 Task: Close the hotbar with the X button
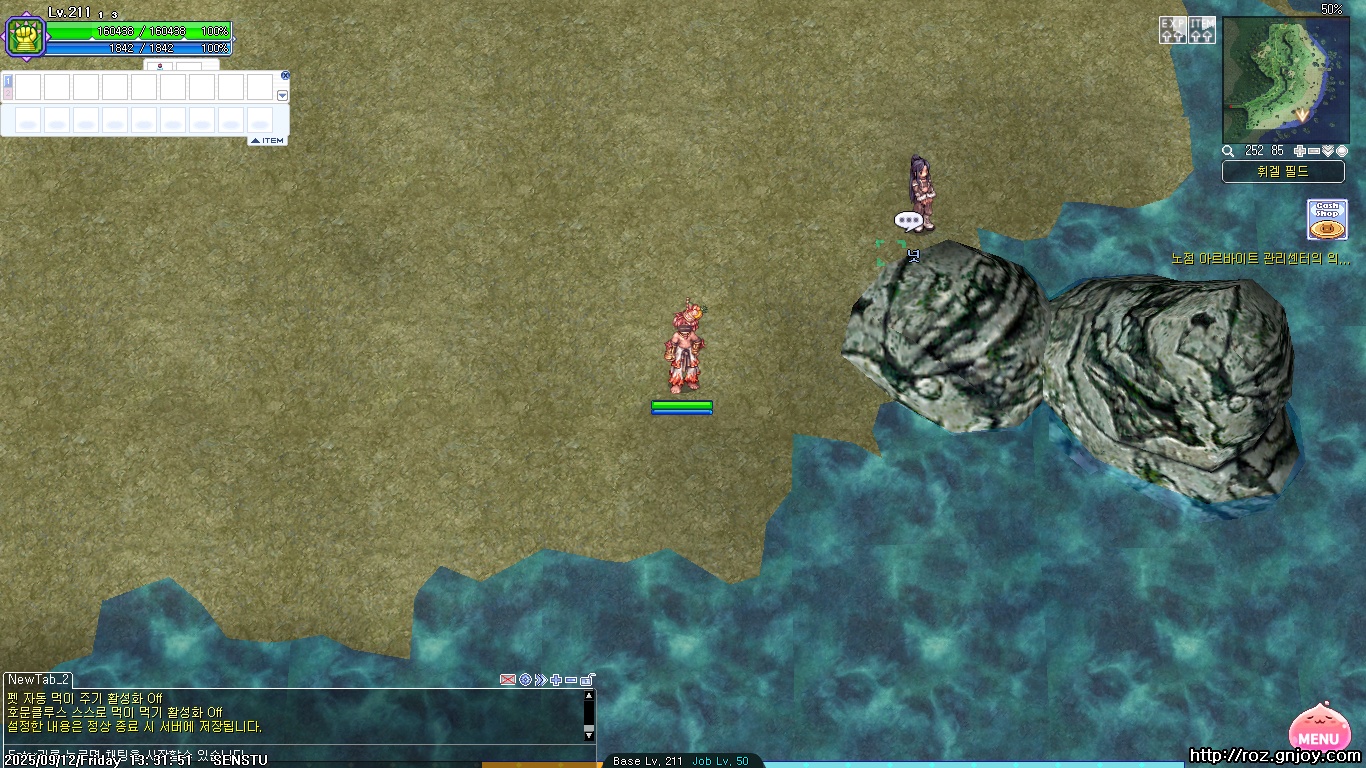pyautogui.click(x=285, y=75)
